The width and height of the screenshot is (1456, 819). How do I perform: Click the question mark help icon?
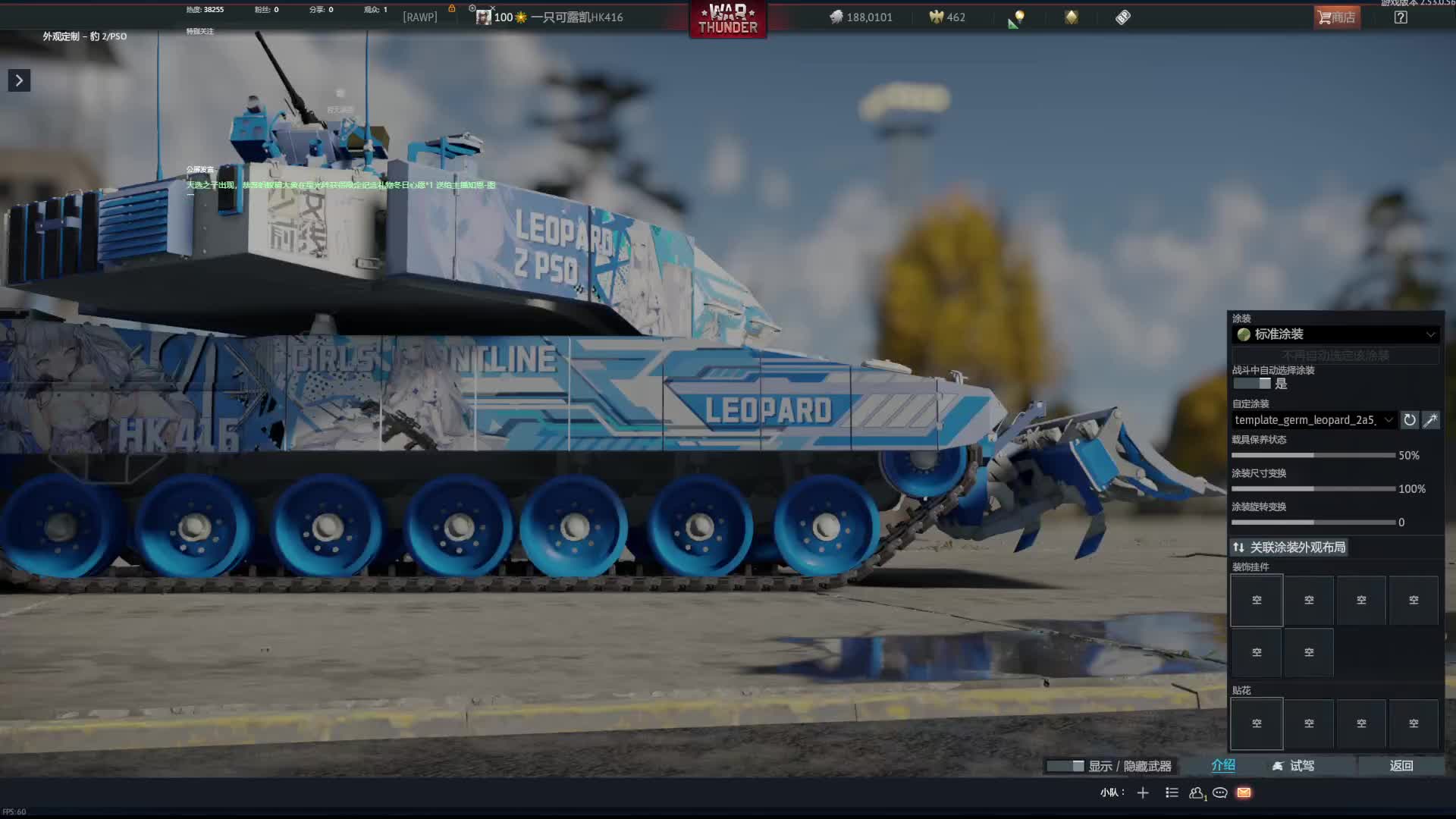click(x=1401, y=17)
